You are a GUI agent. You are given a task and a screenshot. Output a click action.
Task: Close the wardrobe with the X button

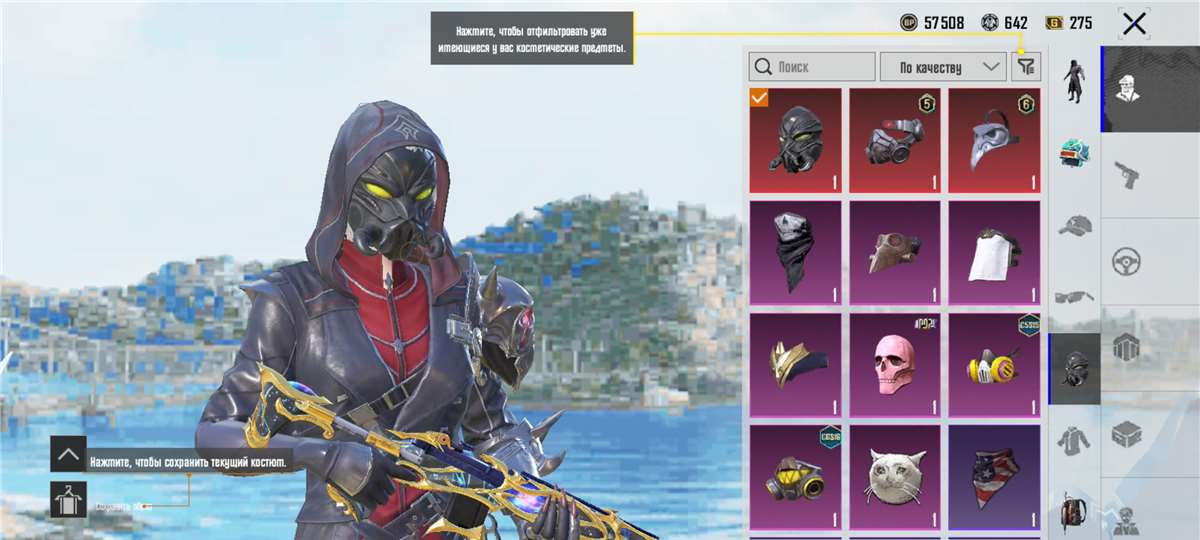tap(1134, 23)
